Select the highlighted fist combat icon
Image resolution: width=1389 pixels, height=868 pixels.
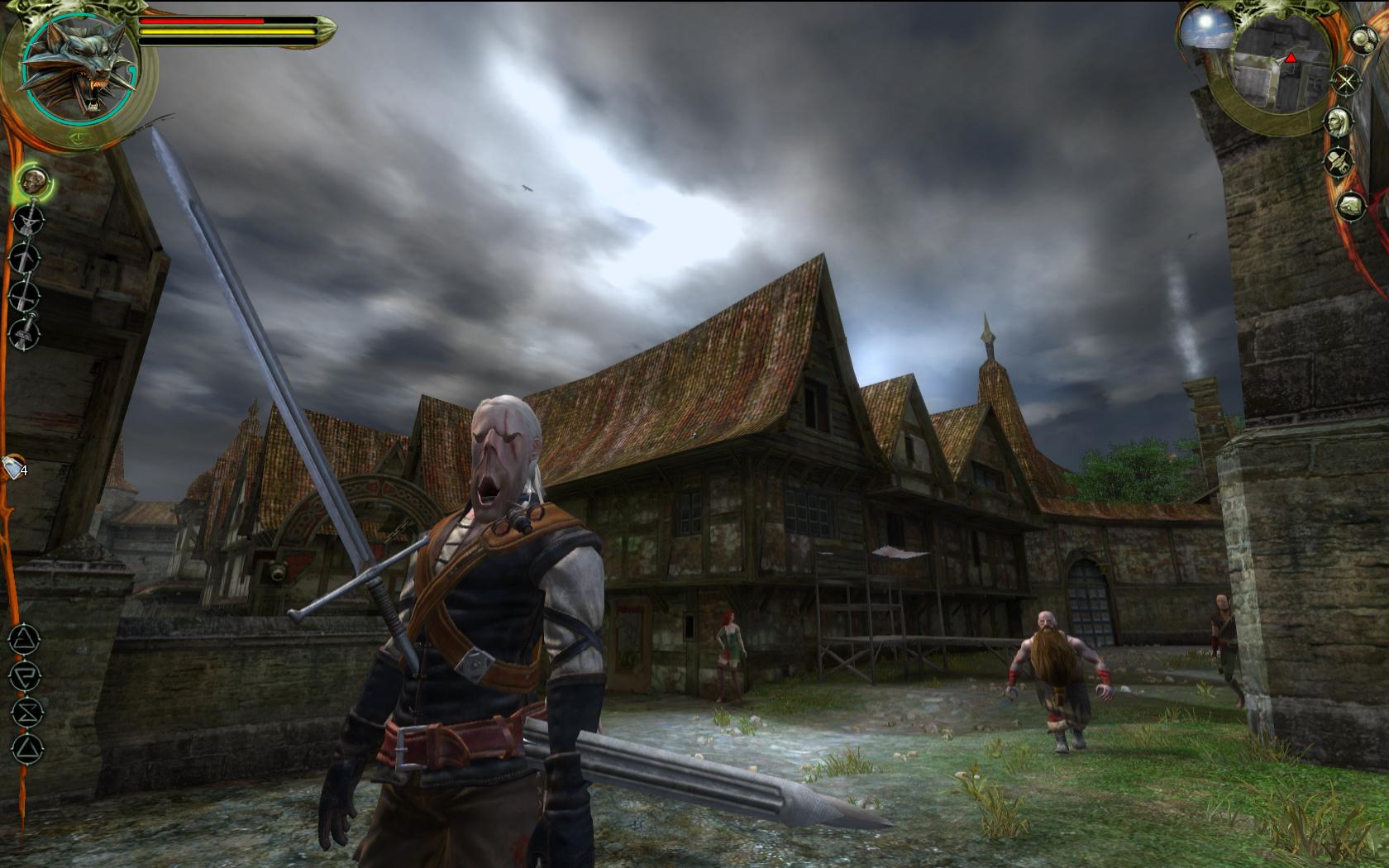[x=31, y=180]
